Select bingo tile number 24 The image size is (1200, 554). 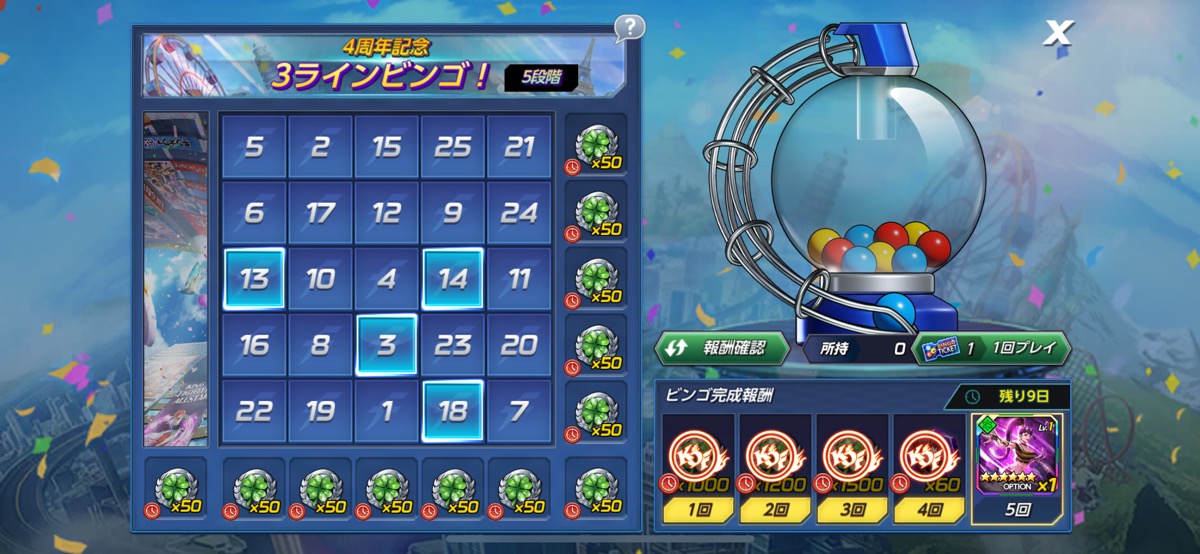tap(519, 213)
